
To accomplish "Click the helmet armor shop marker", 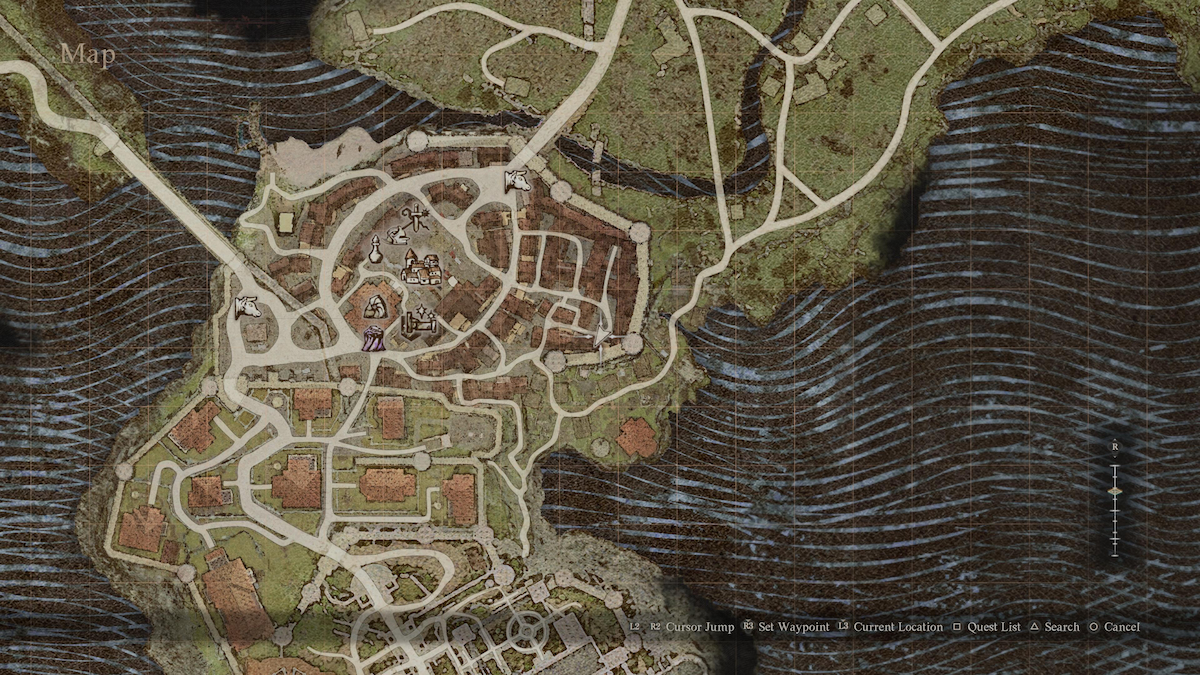I will [396, 235].
